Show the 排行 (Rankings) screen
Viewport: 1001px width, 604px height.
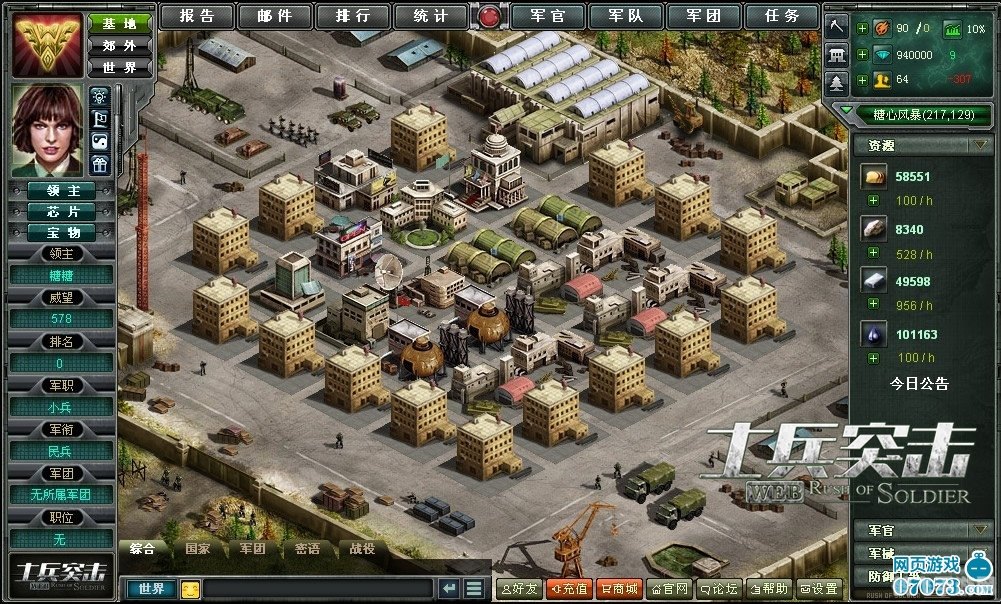click(352, 16)
